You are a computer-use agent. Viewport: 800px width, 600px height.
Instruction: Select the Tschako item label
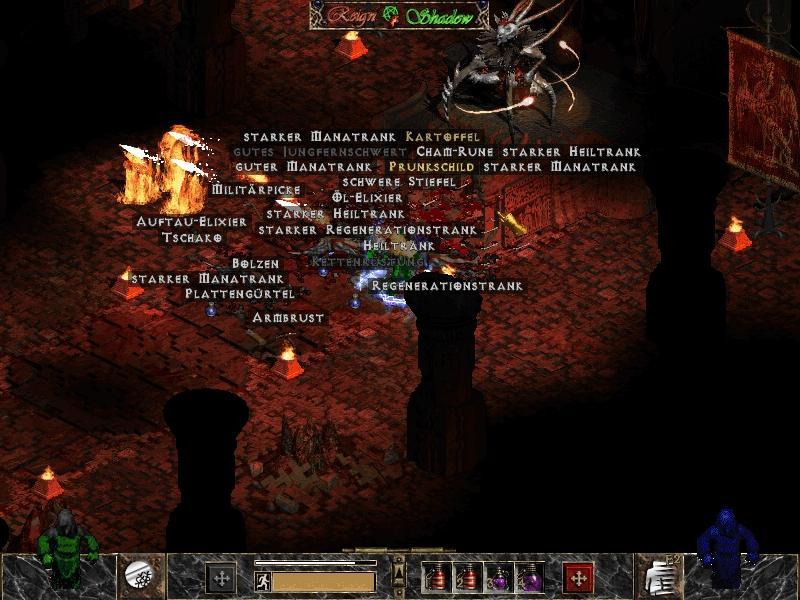pyautogui.click(x=192, y=238)
